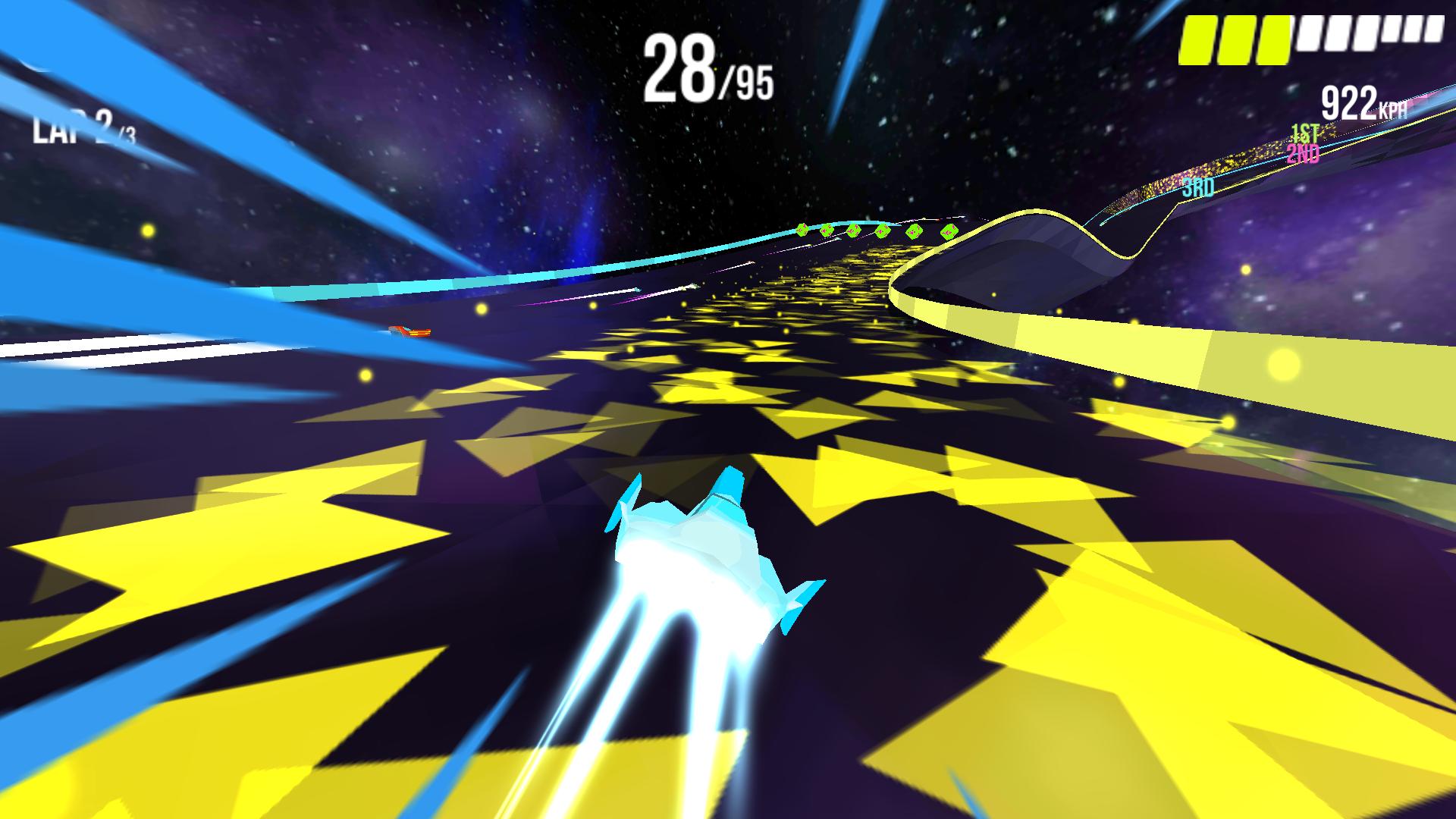Select the 3RD position marker
1456x819 pixels.
[x=1197, y=187]
